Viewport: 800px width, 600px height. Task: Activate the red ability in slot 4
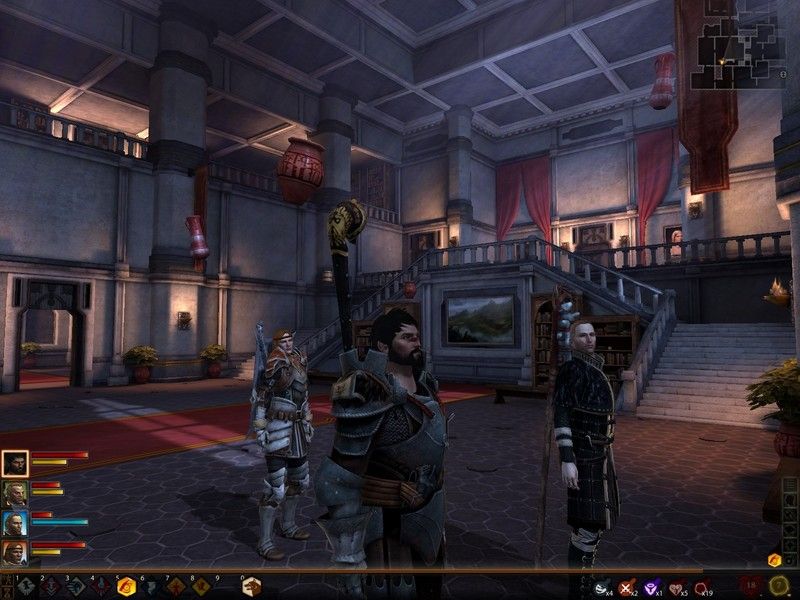101,587
